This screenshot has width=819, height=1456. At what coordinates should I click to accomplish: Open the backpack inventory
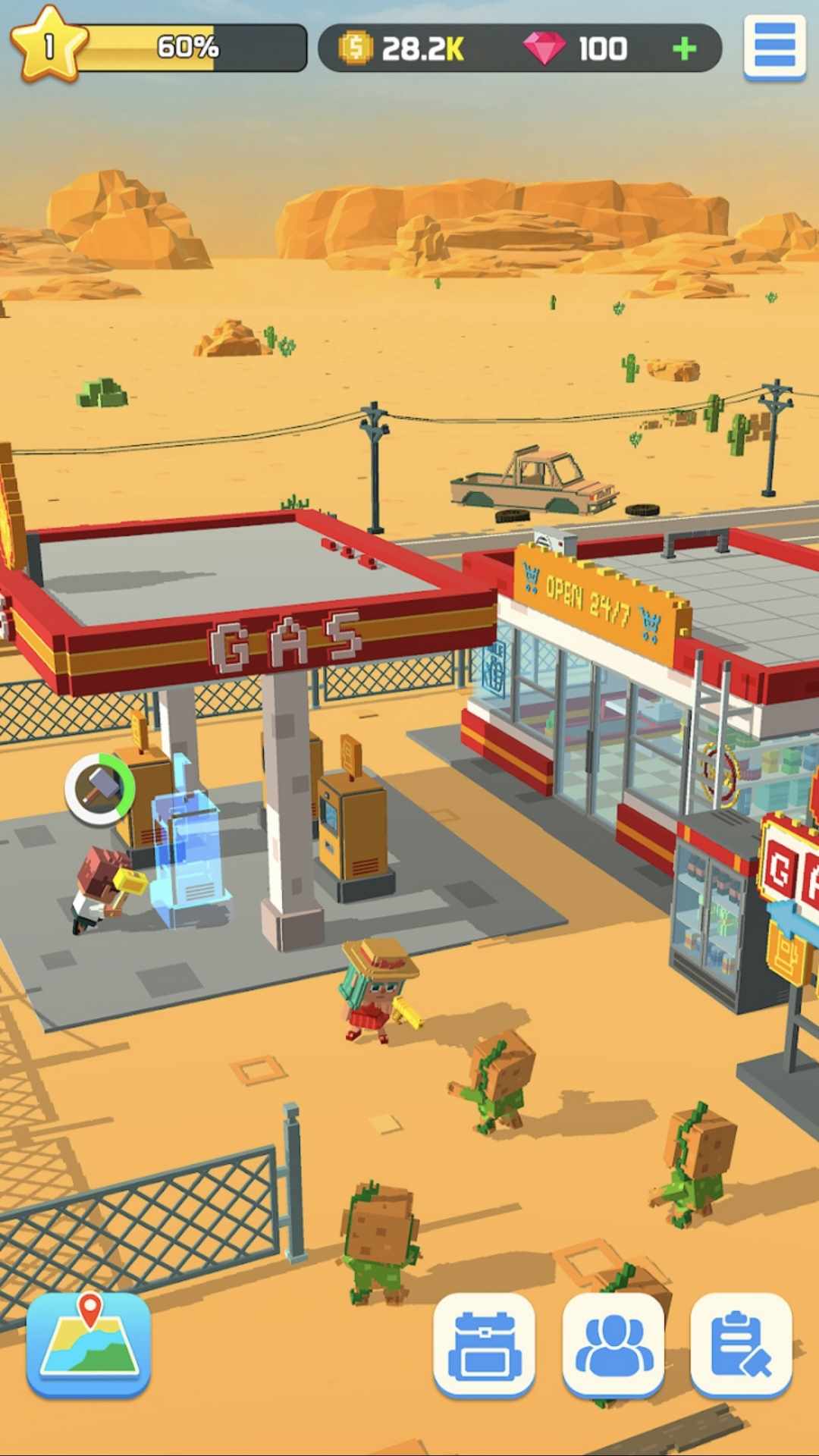tap(484, 1345)
